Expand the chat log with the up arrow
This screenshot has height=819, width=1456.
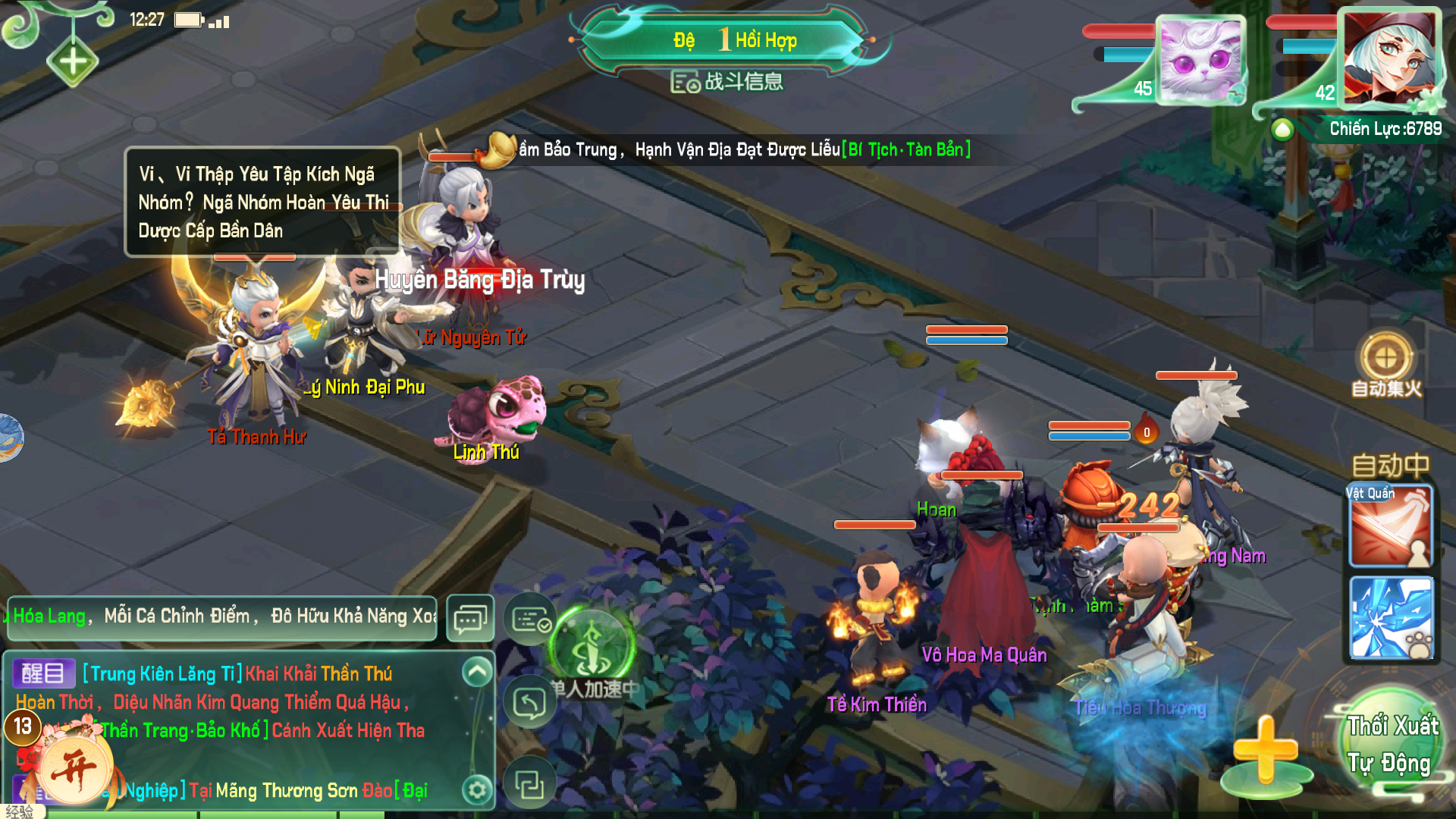click(477, 671)
